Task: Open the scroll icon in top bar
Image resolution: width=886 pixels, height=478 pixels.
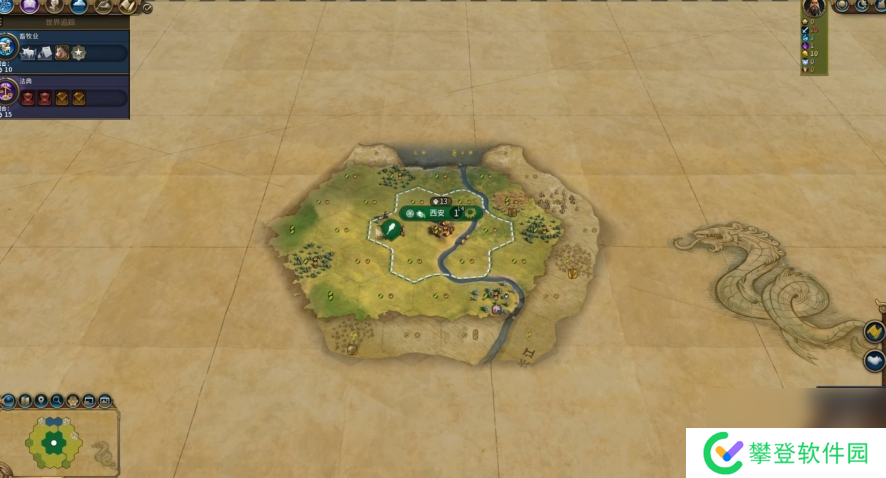Action: [128, 6]
